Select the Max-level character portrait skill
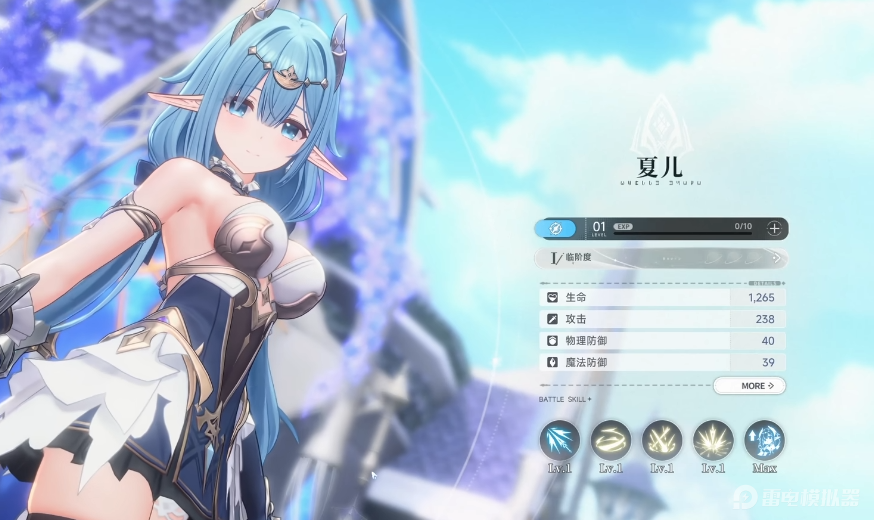This screenshot has height=520, width=874. click(x=764, y=440)
